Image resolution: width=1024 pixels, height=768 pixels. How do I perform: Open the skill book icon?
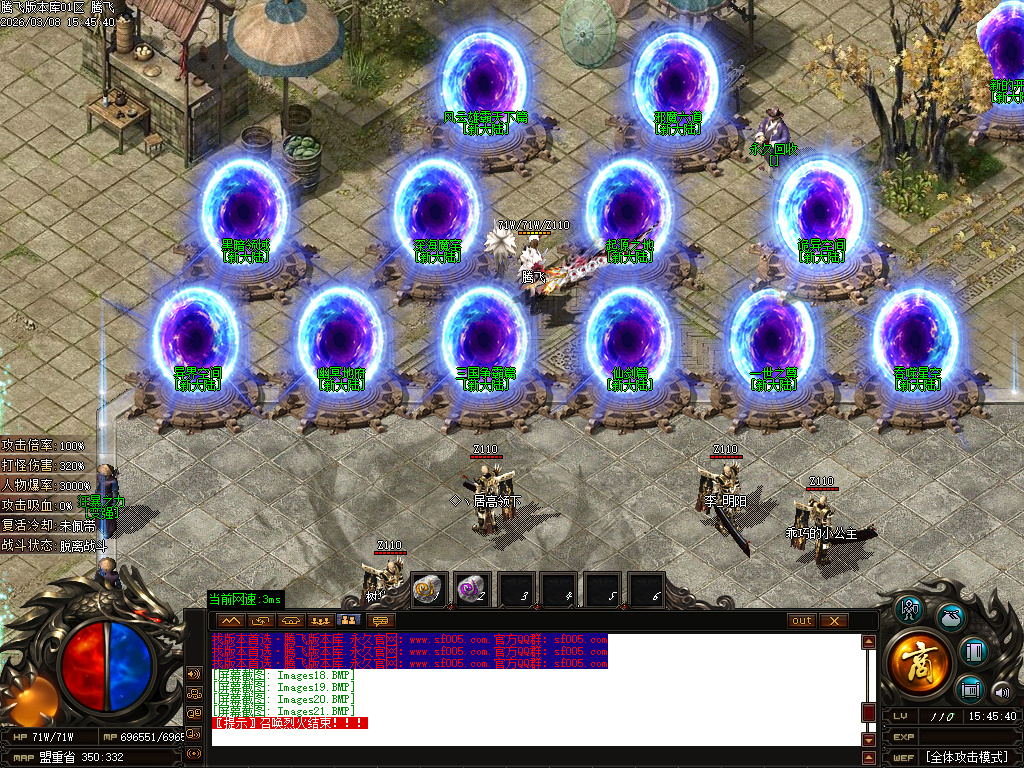[x=974, y=652]
